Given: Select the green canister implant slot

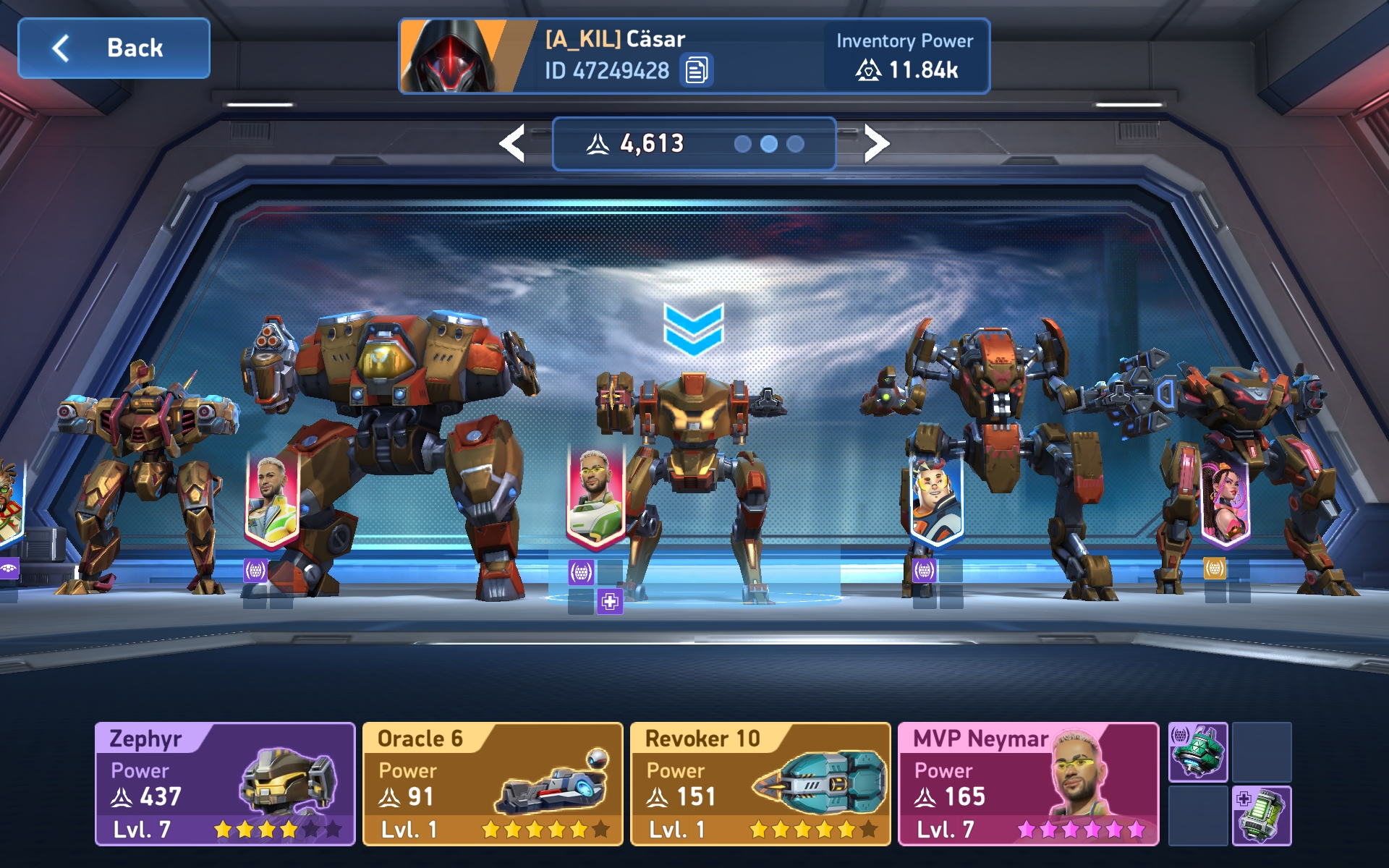Looking at the screenshot, I should [1262, 815].
